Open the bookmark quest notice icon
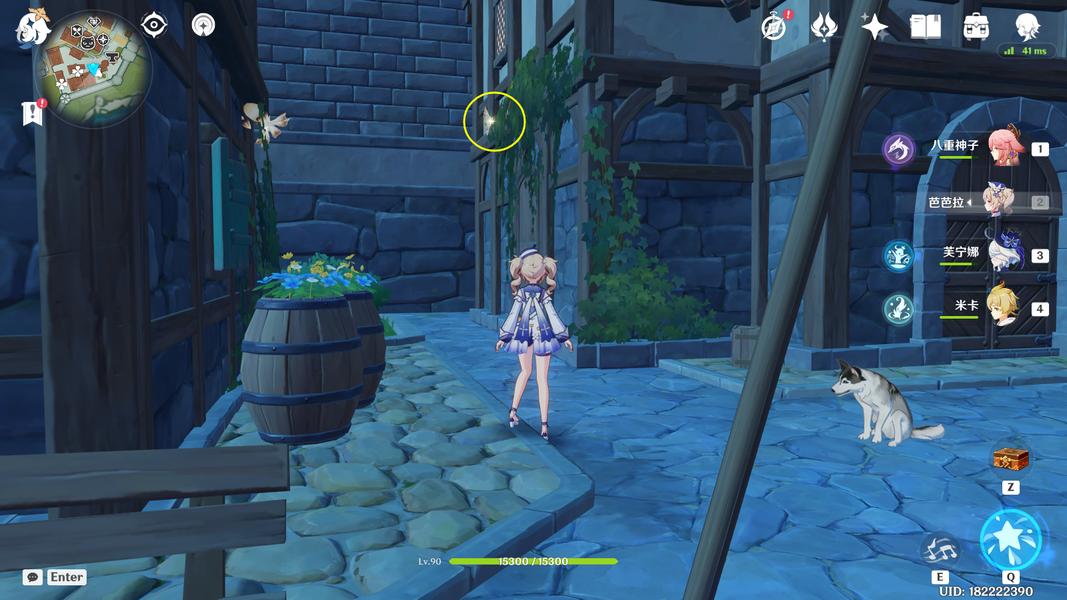The image size is (1067, 600). point(33,113)
